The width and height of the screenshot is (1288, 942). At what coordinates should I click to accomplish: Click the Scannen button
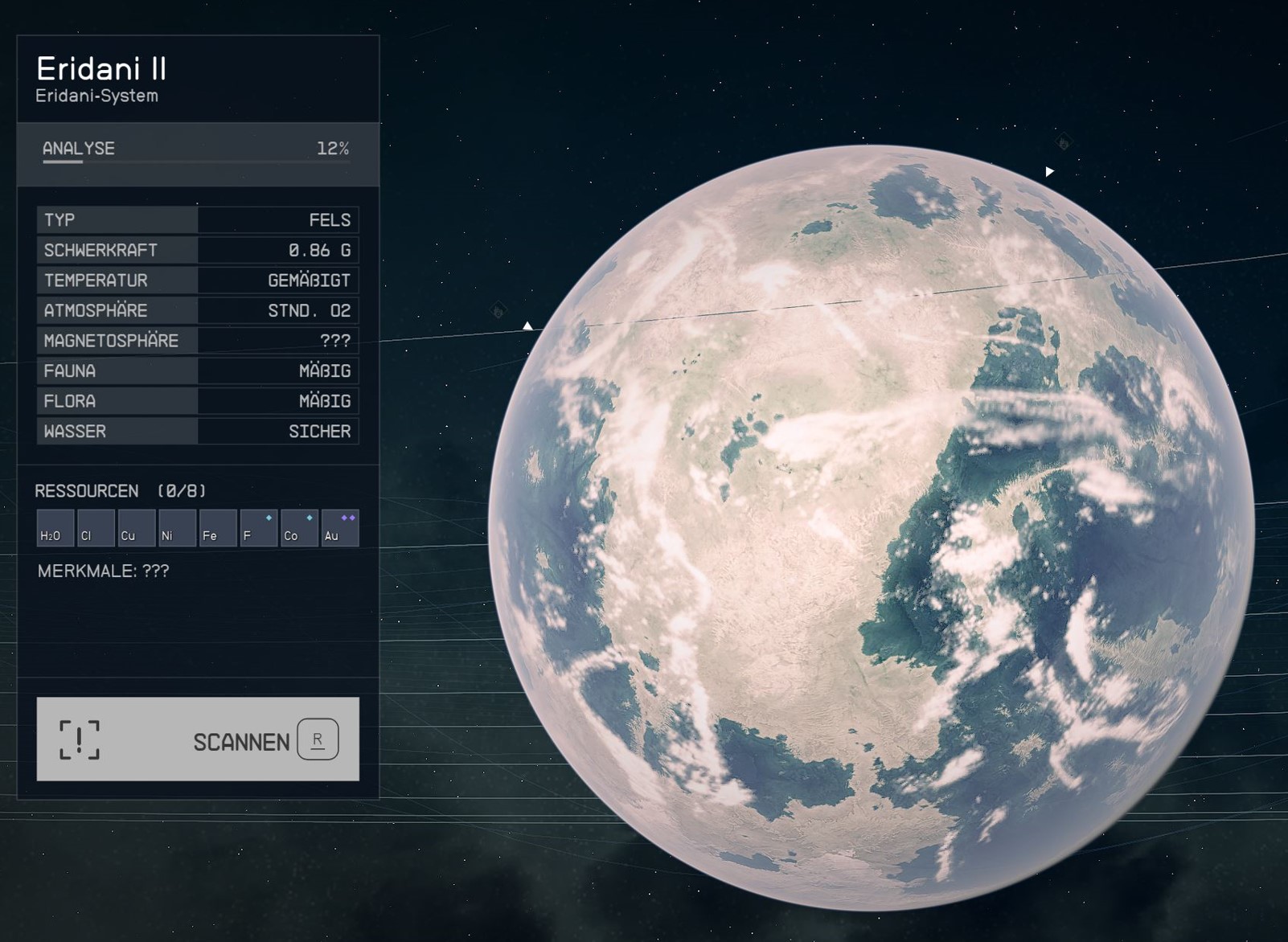(198, 739)
